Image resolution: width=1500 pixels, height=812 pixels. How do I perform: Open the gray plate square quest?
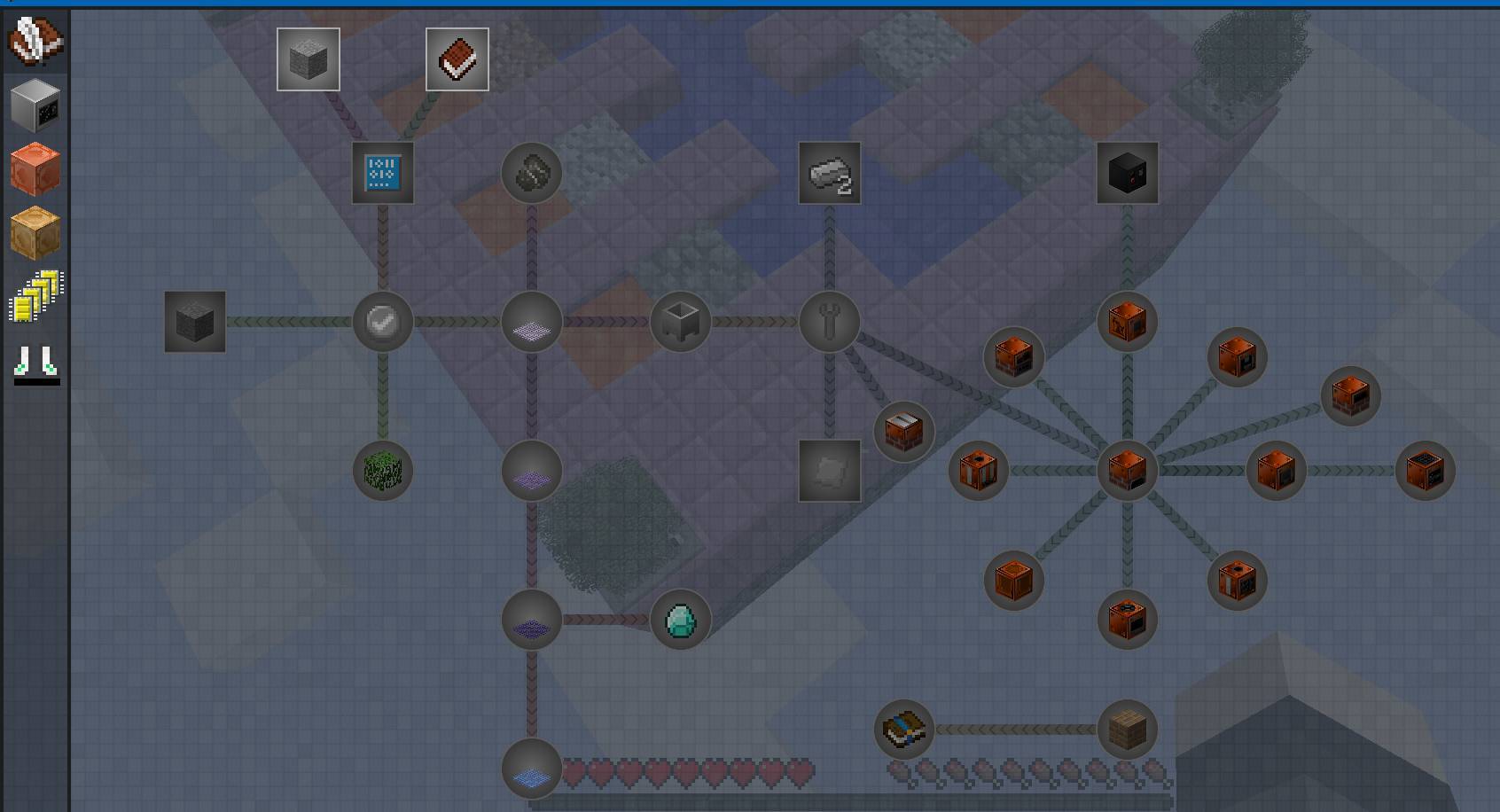[830, 471]
